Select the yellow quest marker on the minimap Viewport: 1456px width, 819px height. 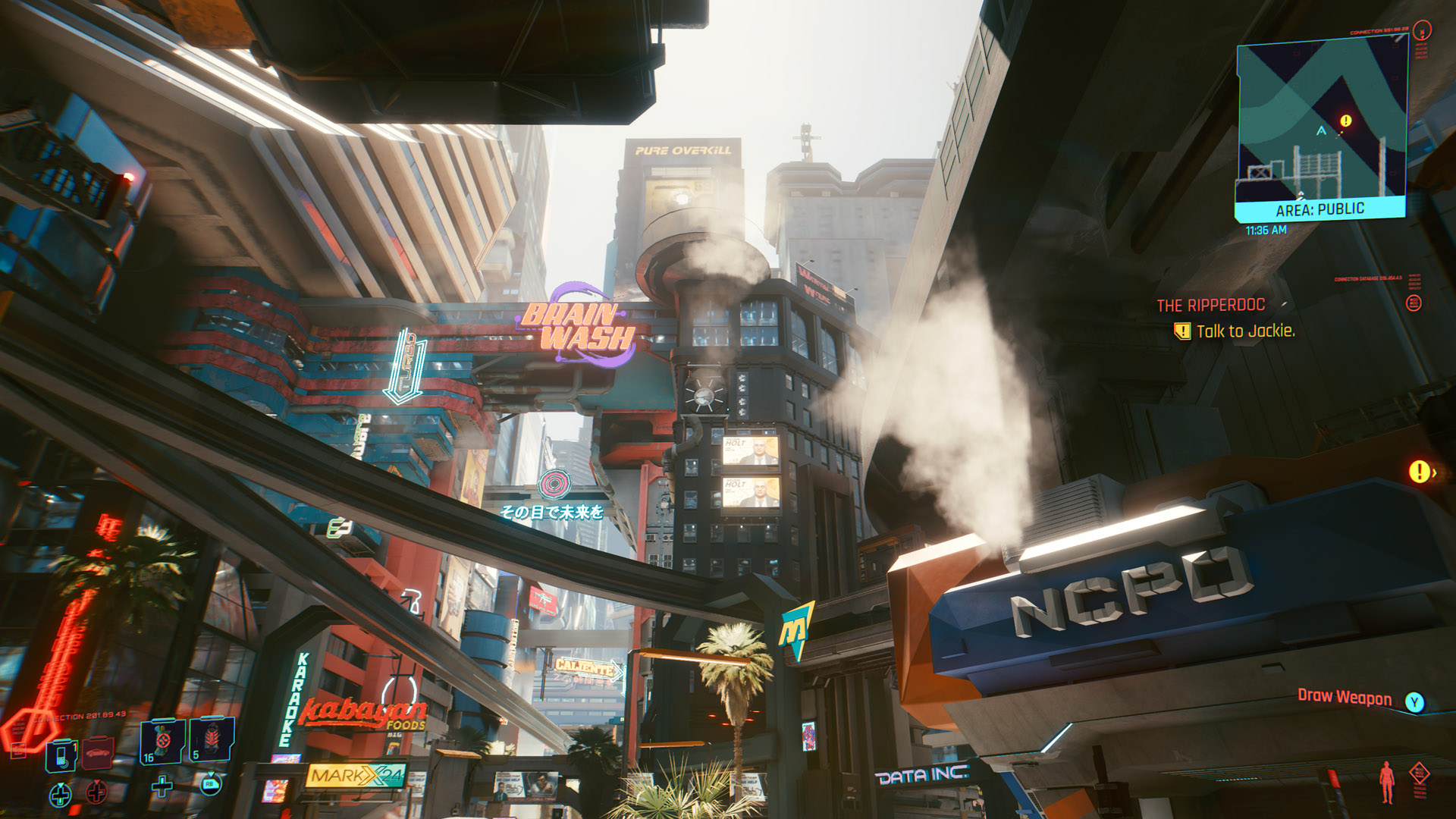[x=1346, y=121]
